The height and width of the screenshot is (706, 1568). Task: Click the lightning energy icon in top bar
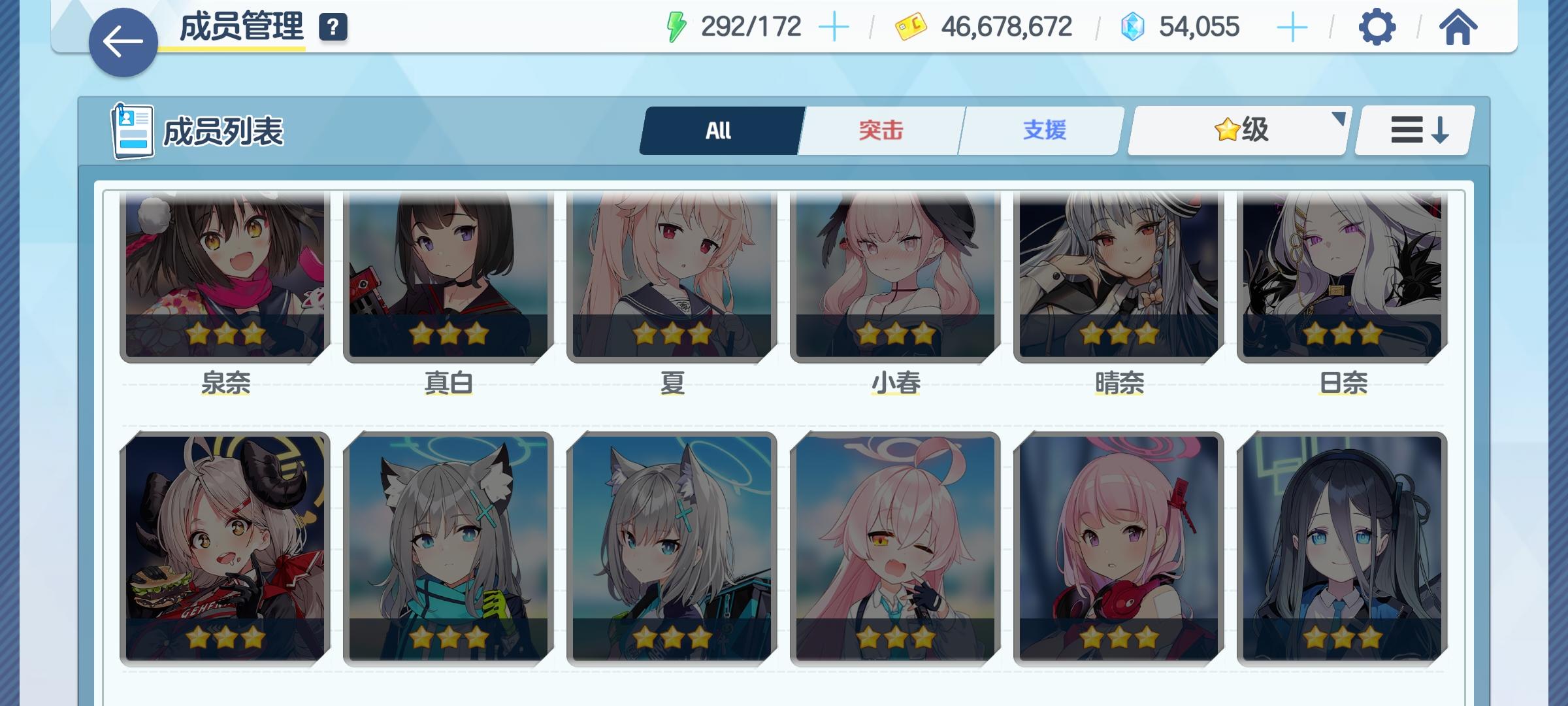[x=676, y=26]
